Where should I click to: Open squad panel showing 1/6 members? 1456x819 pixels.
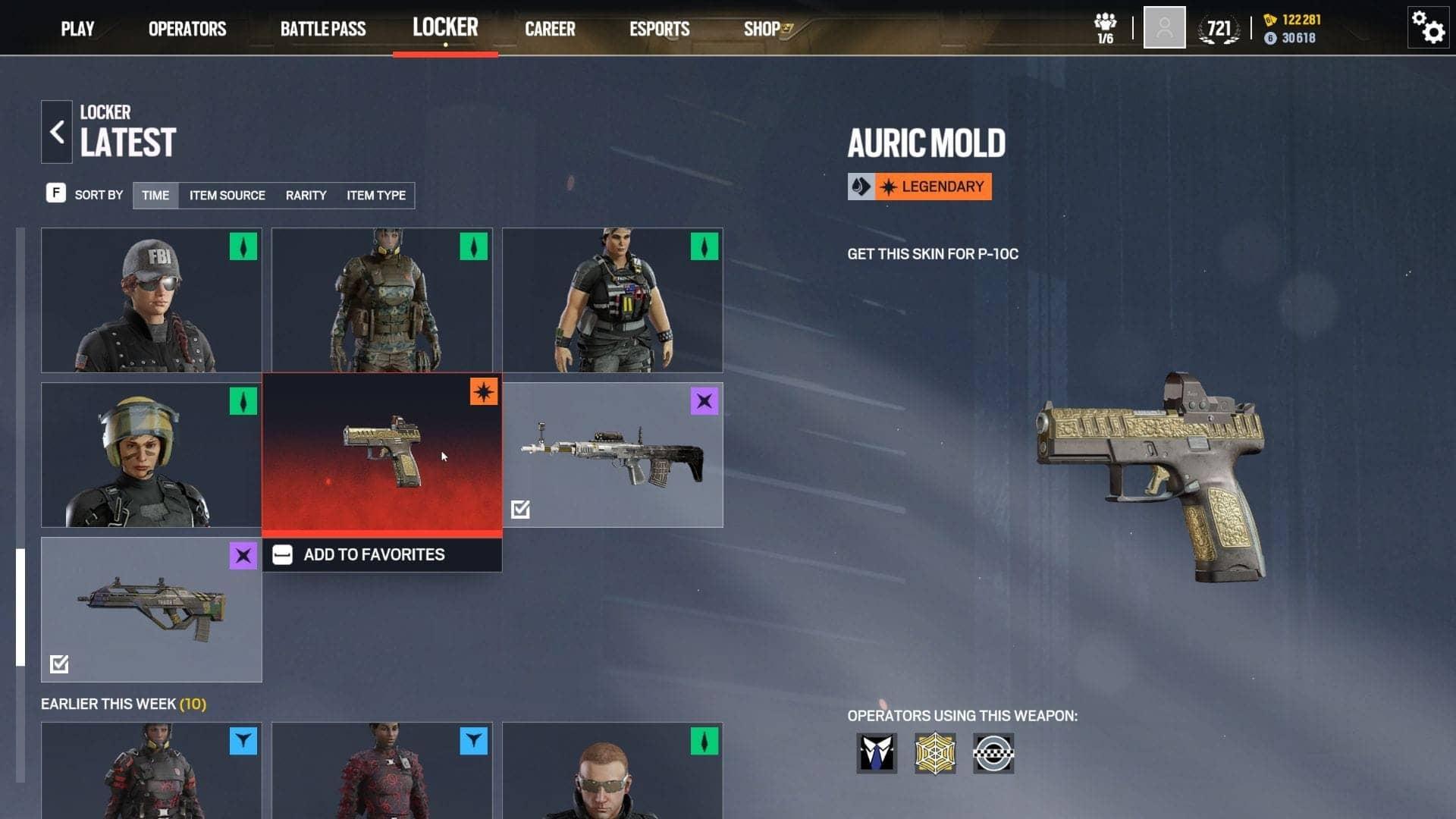coord(1104,25)
